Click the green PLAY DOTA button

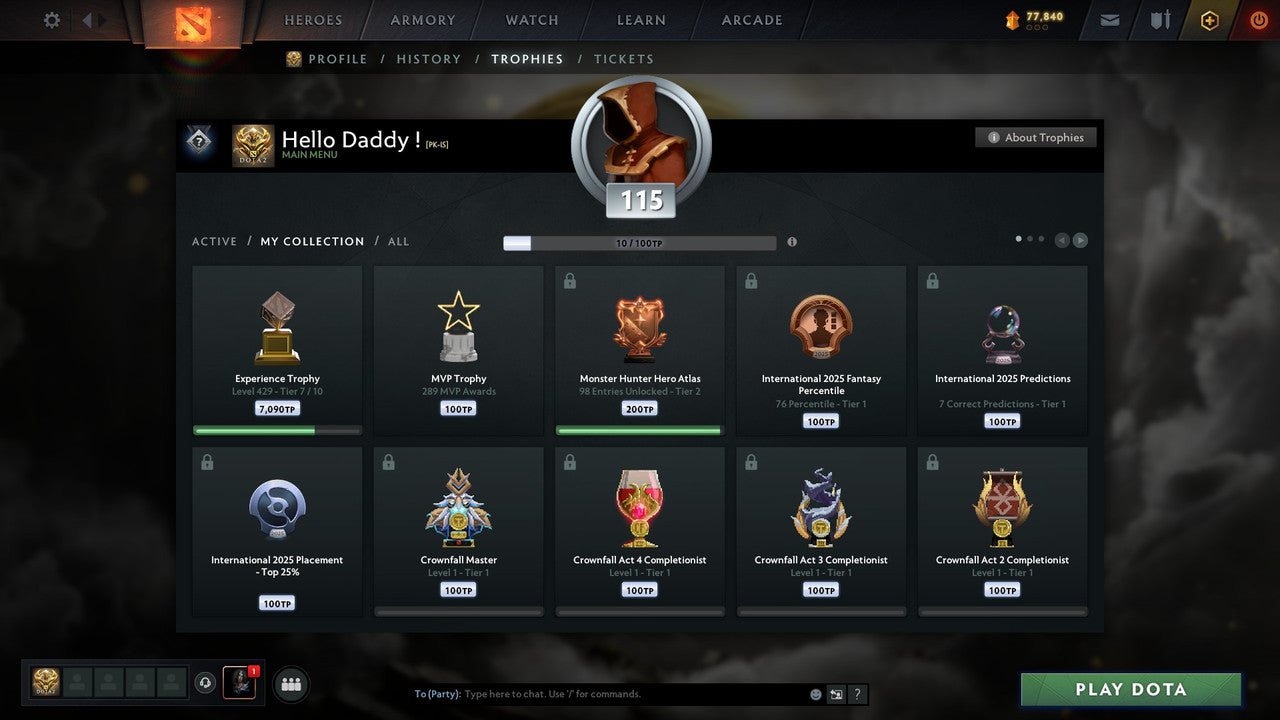[x=1130, y=689]
